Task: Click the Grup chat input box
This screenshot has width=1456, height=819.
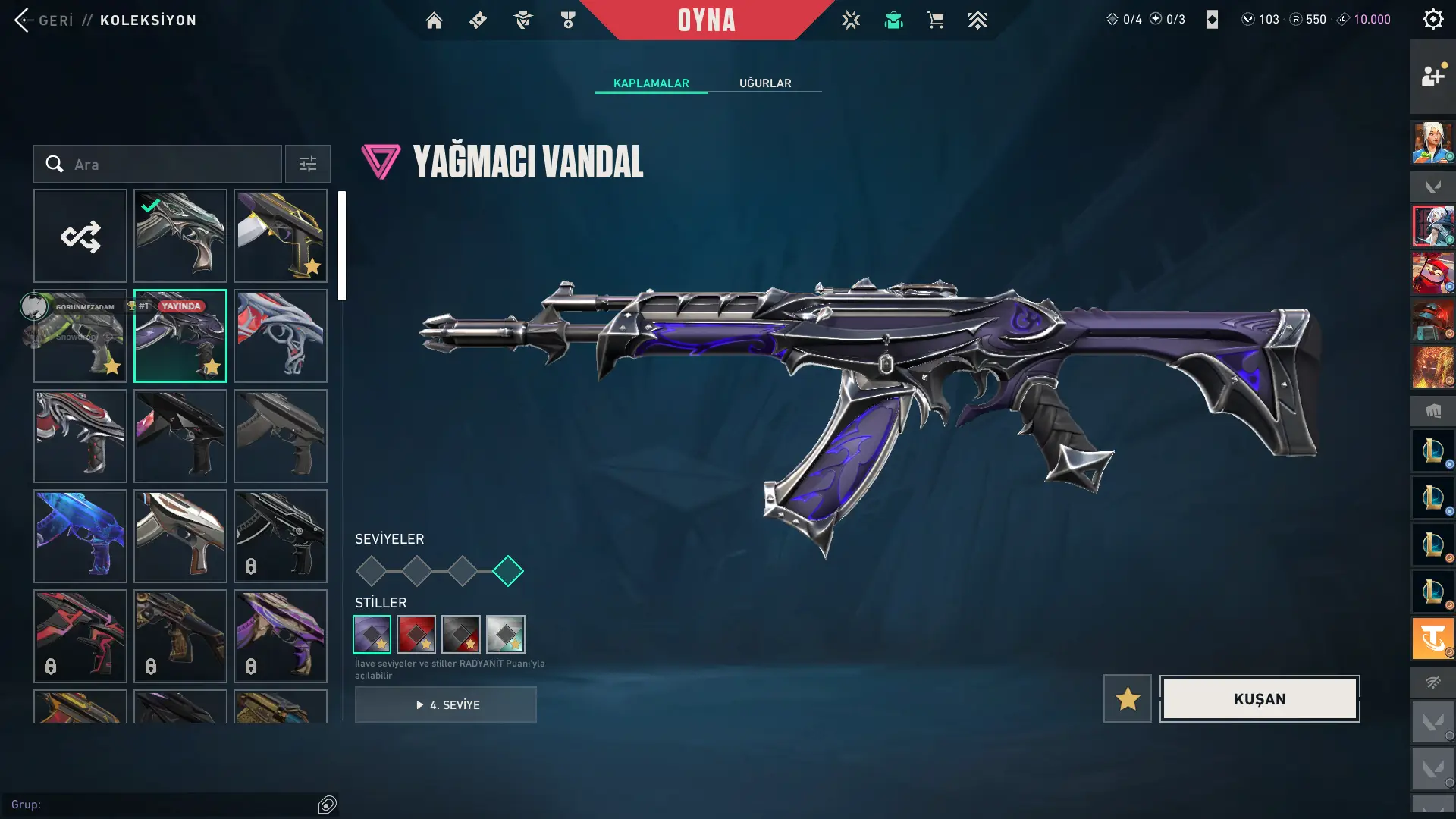Action: (167, 805)
